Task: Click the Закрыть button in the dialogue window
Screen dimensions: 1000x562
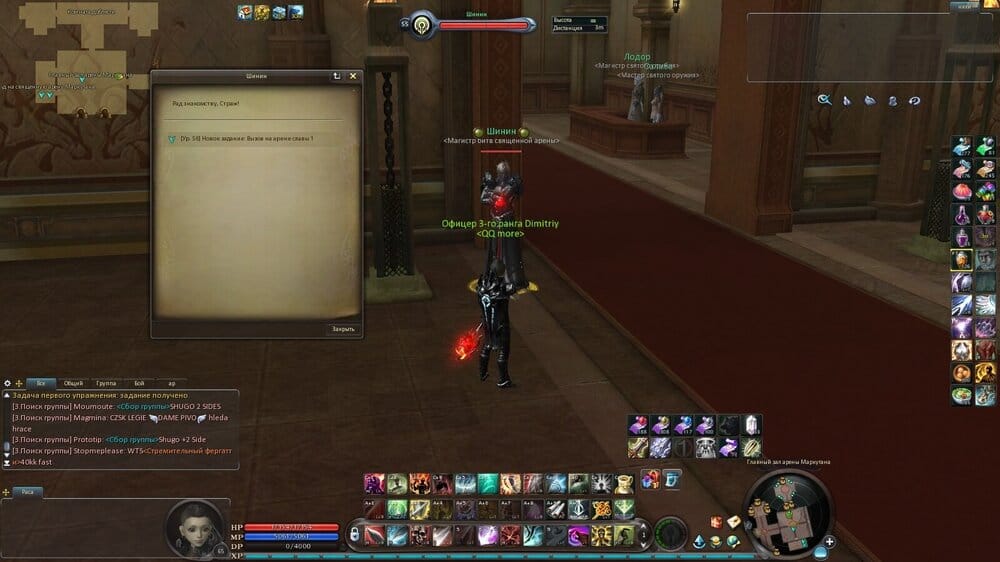Action: [343, 328]
